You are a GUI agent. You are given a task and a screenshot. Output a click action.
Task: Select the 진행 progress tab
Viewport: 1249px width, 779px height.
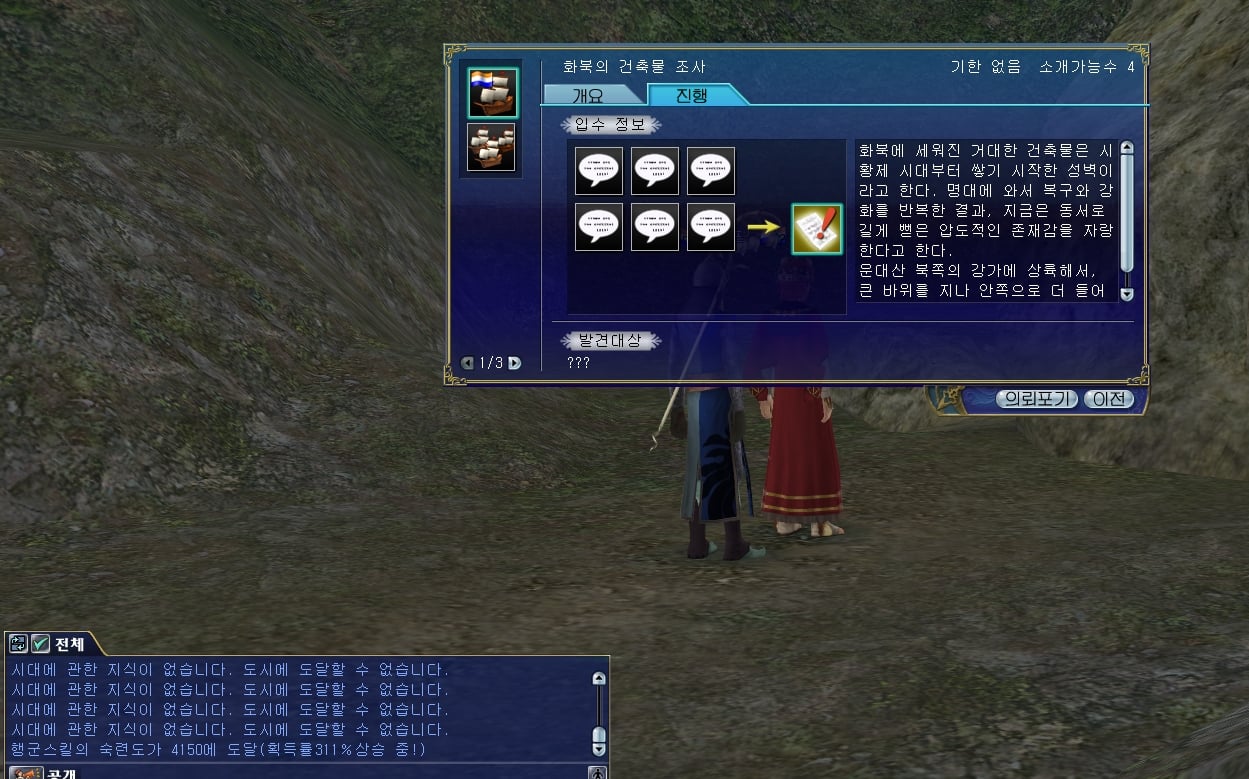pos(692,95)
